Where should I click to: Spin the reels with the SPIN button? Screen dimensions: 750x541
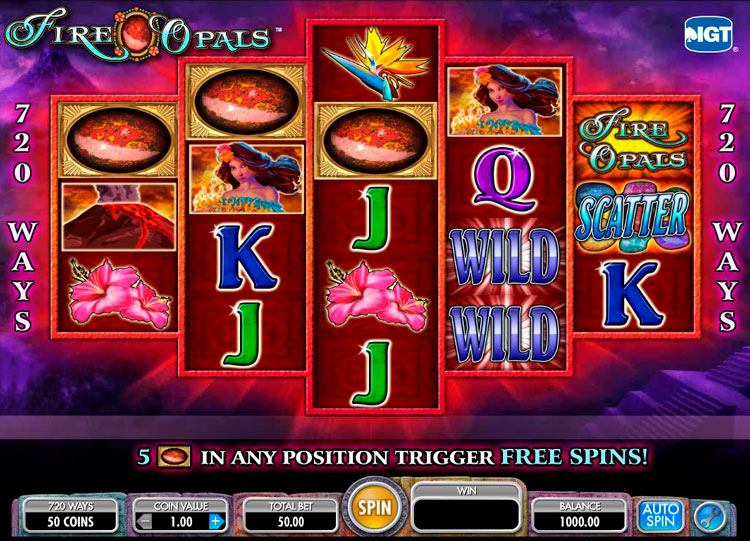[373, 508]
